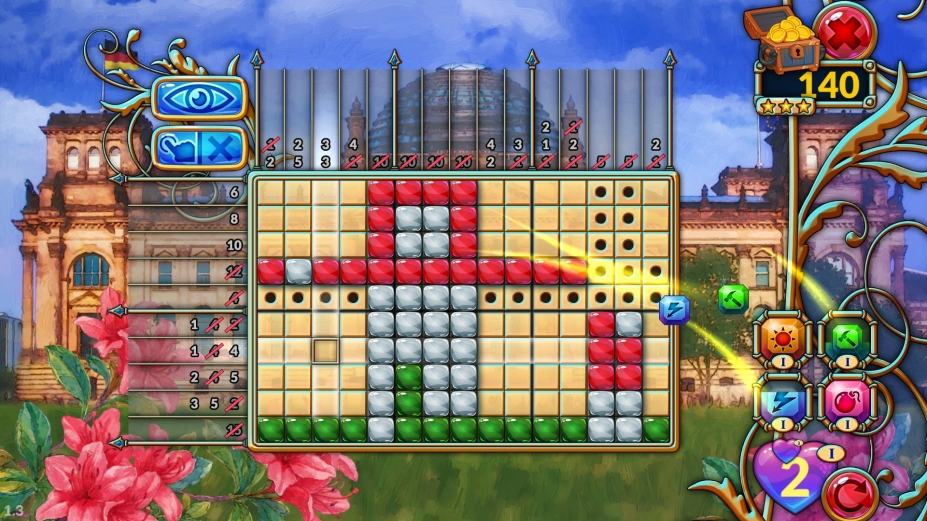The image size is (927, 521).
Task: Fill the outlined empty board cell
Action: pyautogui.click(x=325, y=351)
